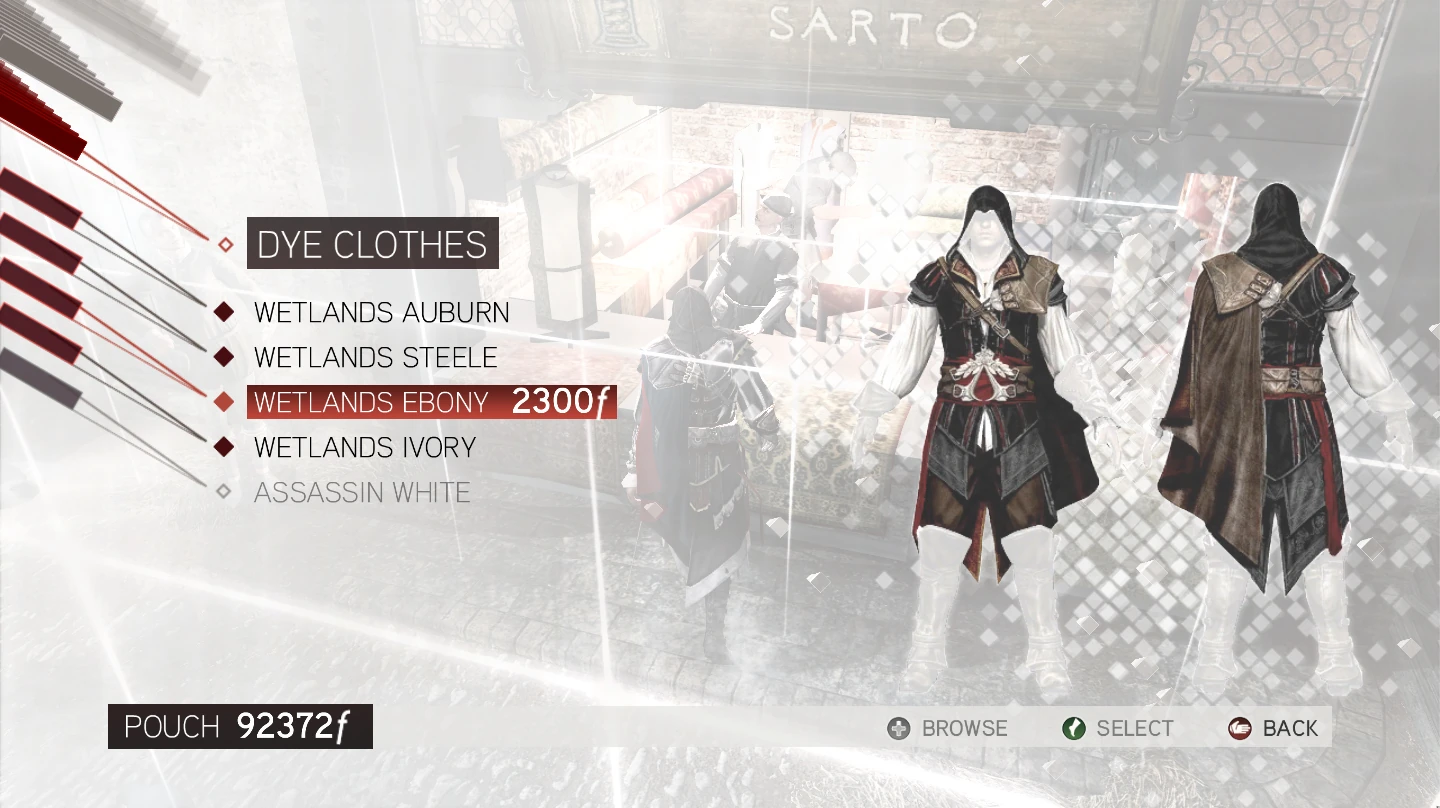Click the Dye Clothes menu header
This screenshot has height=808, width=1440.
tap(372, 244)
